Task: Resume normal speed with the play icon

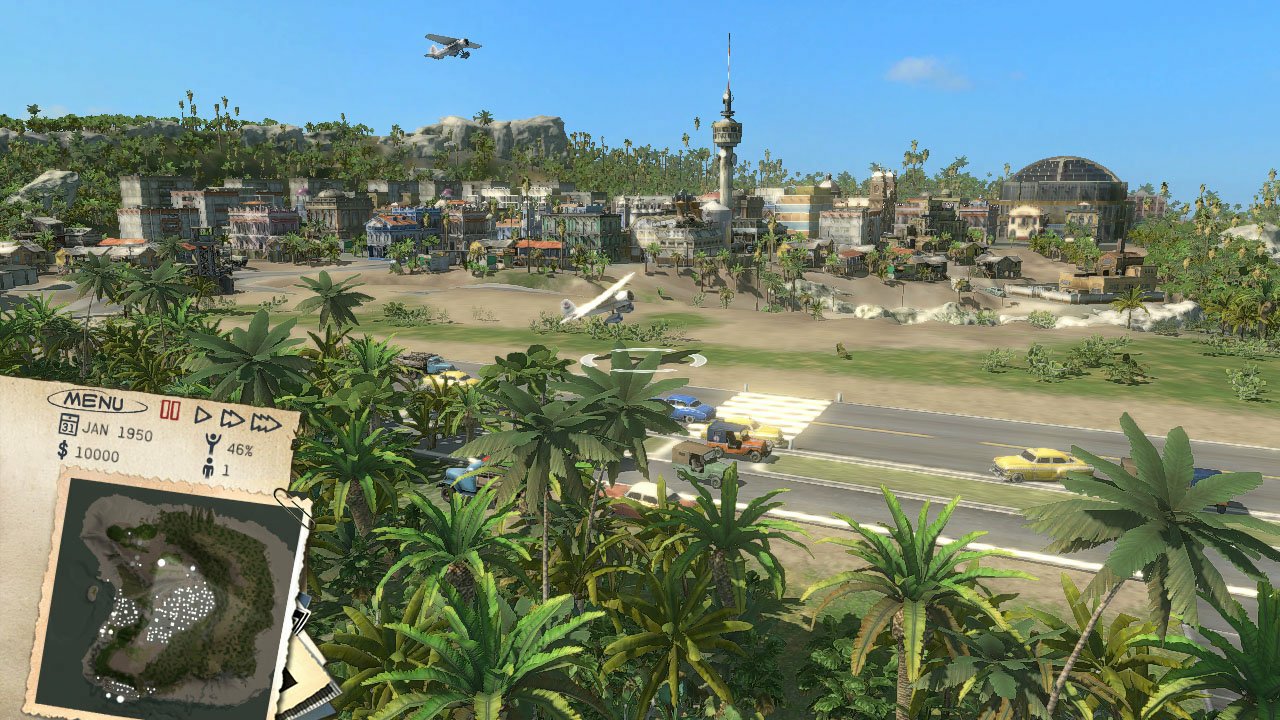Action: tap(203, 415)
